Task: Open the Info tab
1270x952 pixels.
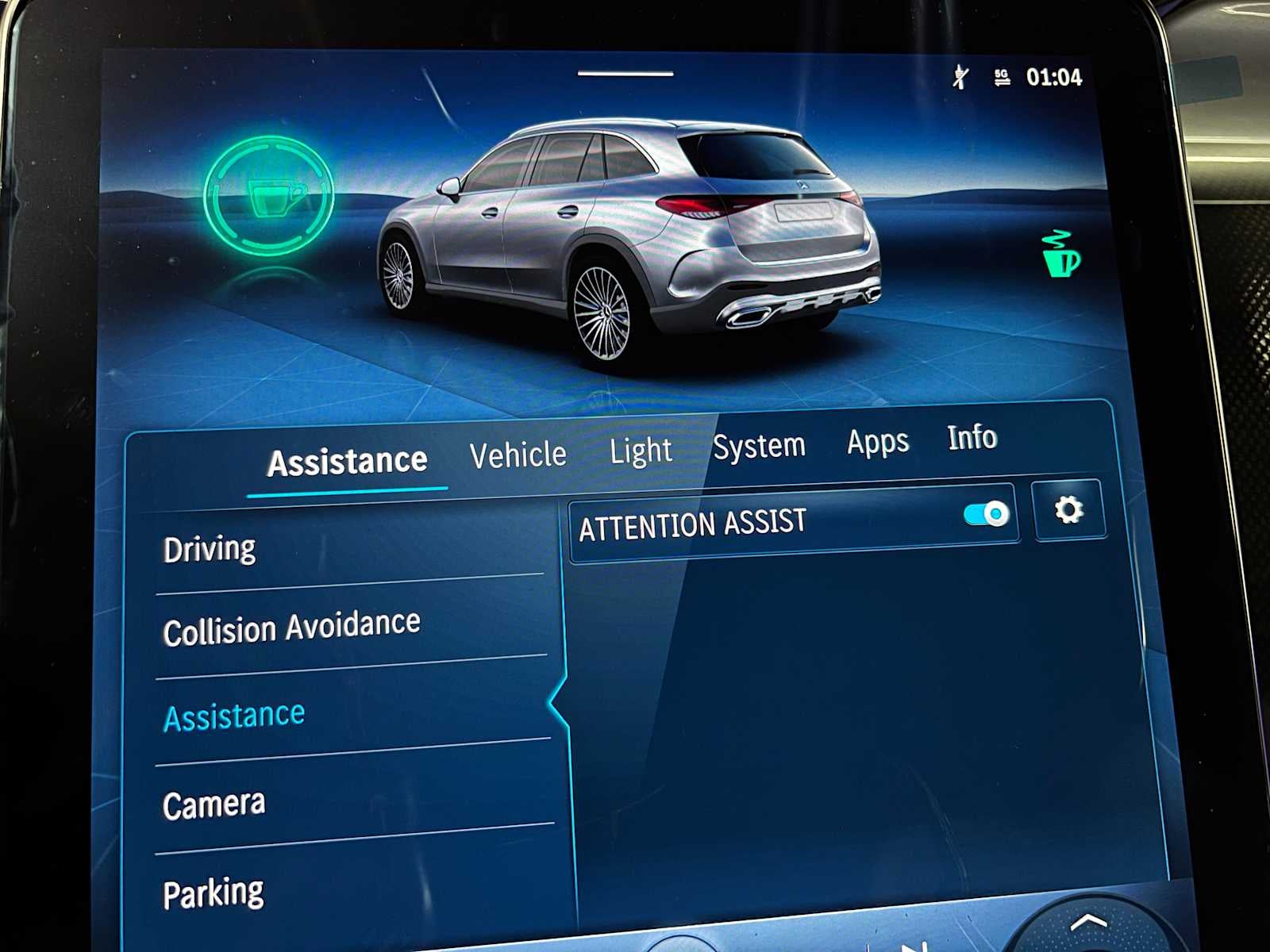Action: (972, 438)
